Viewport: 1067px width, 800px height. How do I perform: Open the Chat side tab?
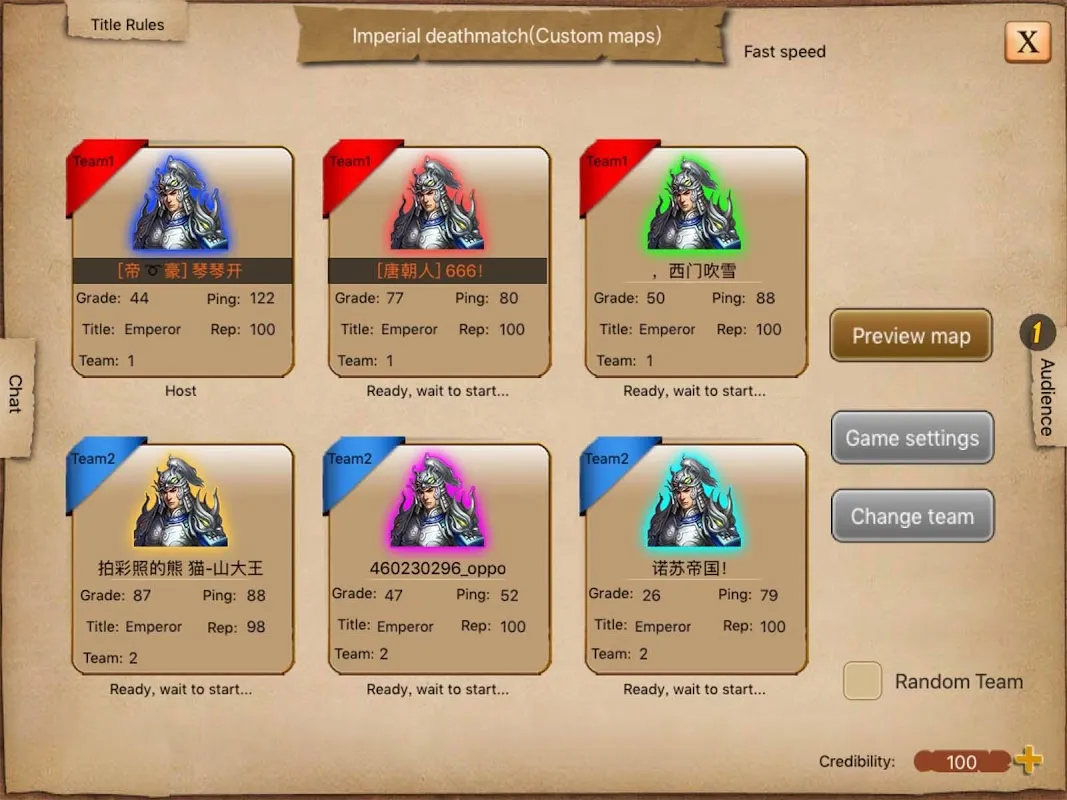point(16,394)
